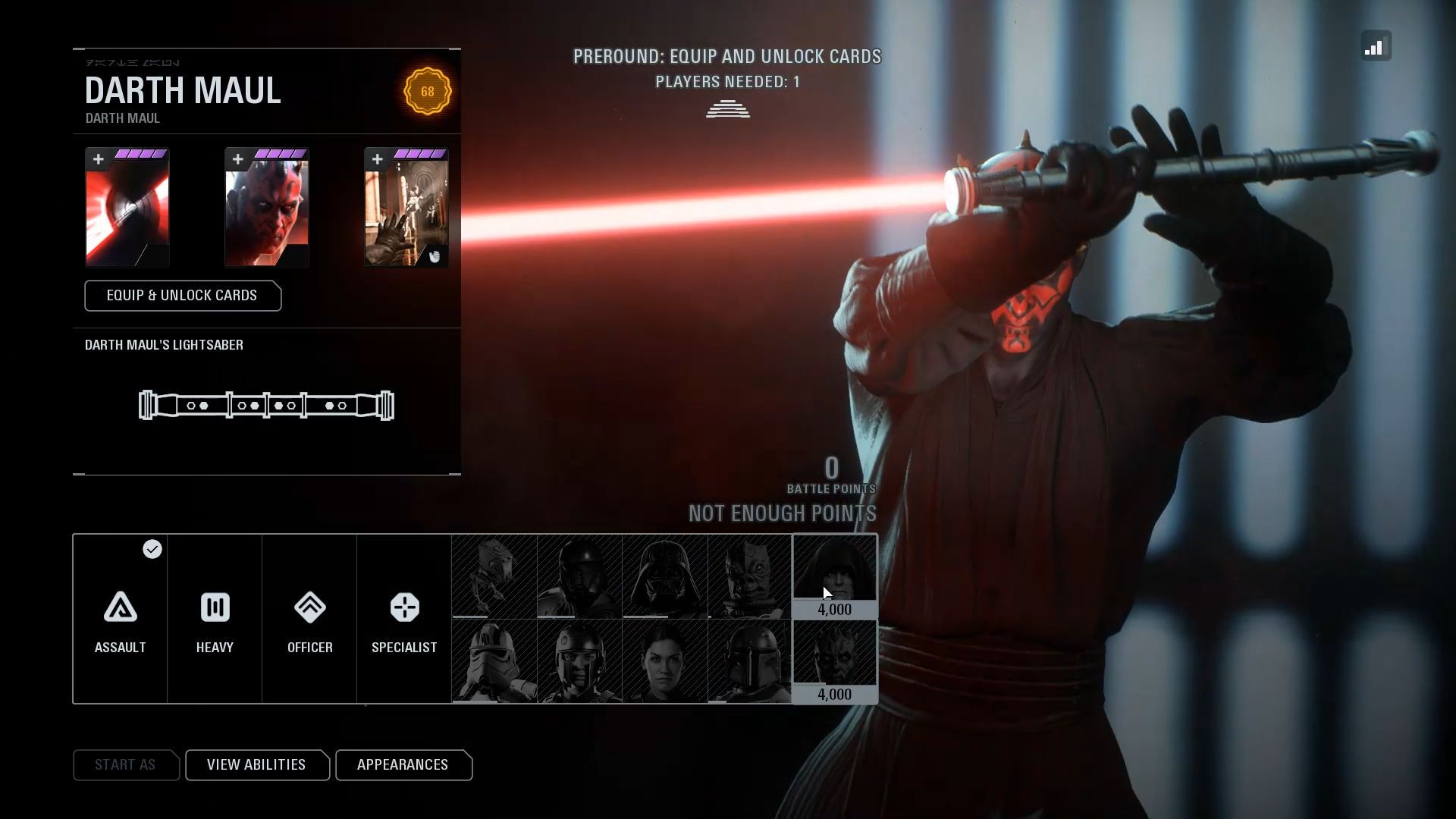
Task: Select the Iden Versio hero portrait
Action: [x=665, y=661]
